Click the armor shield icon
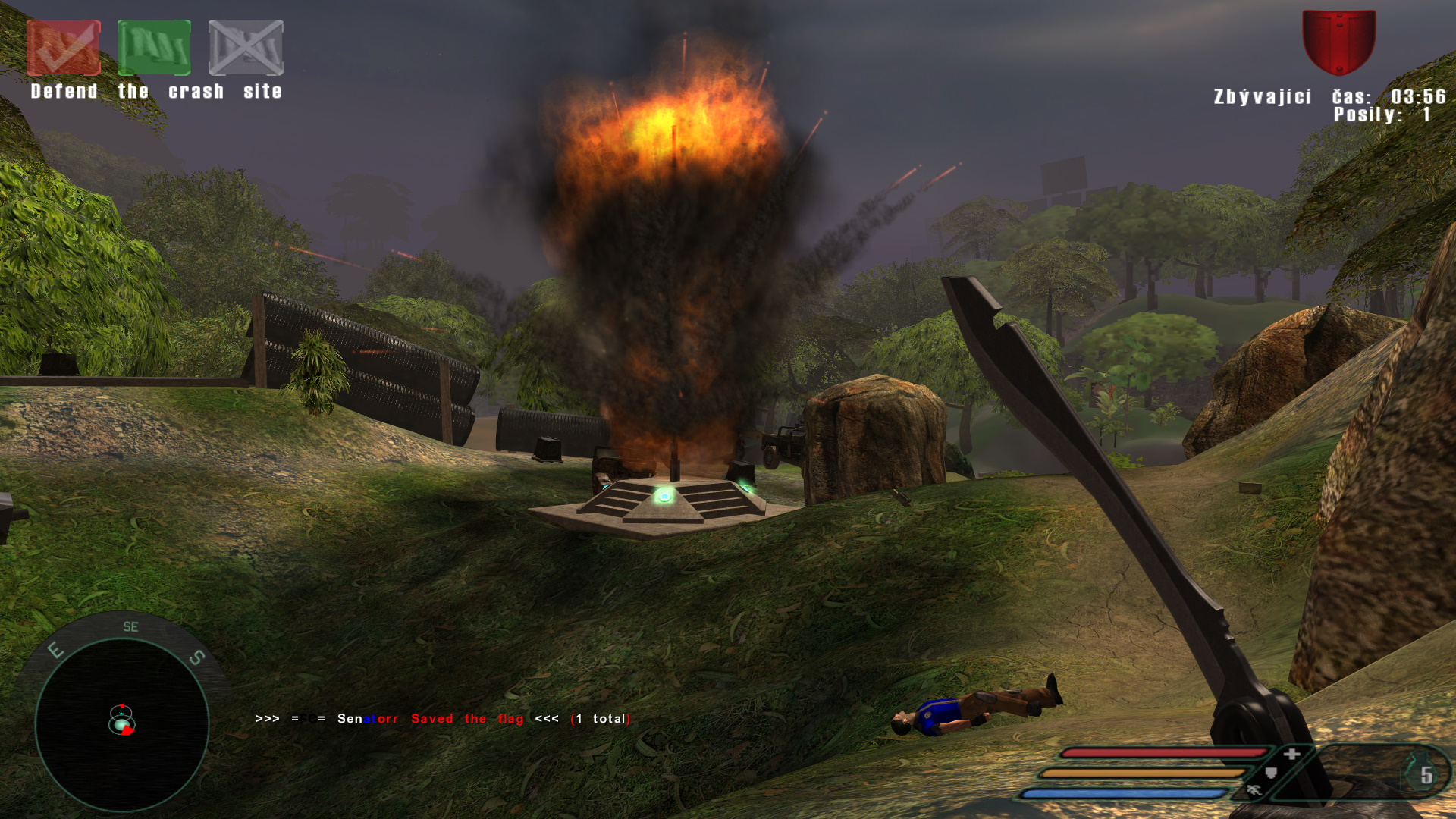 tap(1272, 773)
